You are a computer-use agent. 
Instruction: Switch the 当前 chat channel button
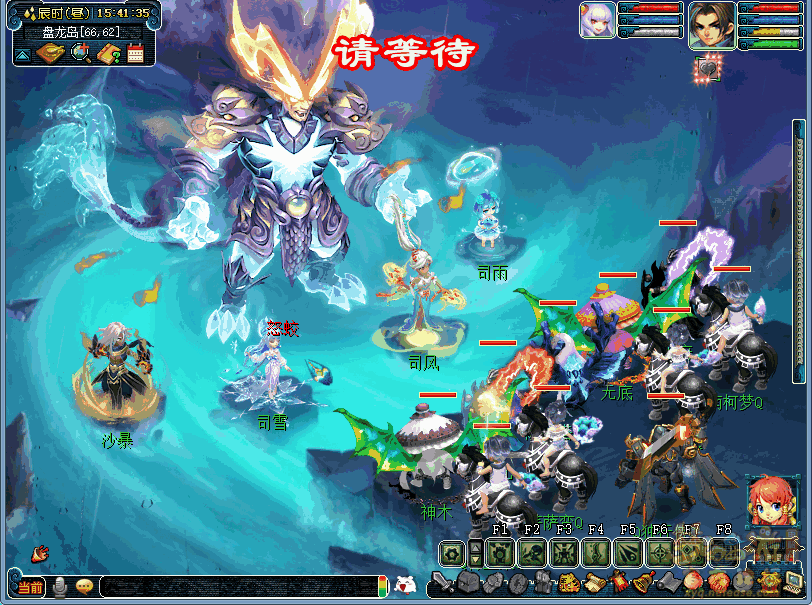coord(30,587)
